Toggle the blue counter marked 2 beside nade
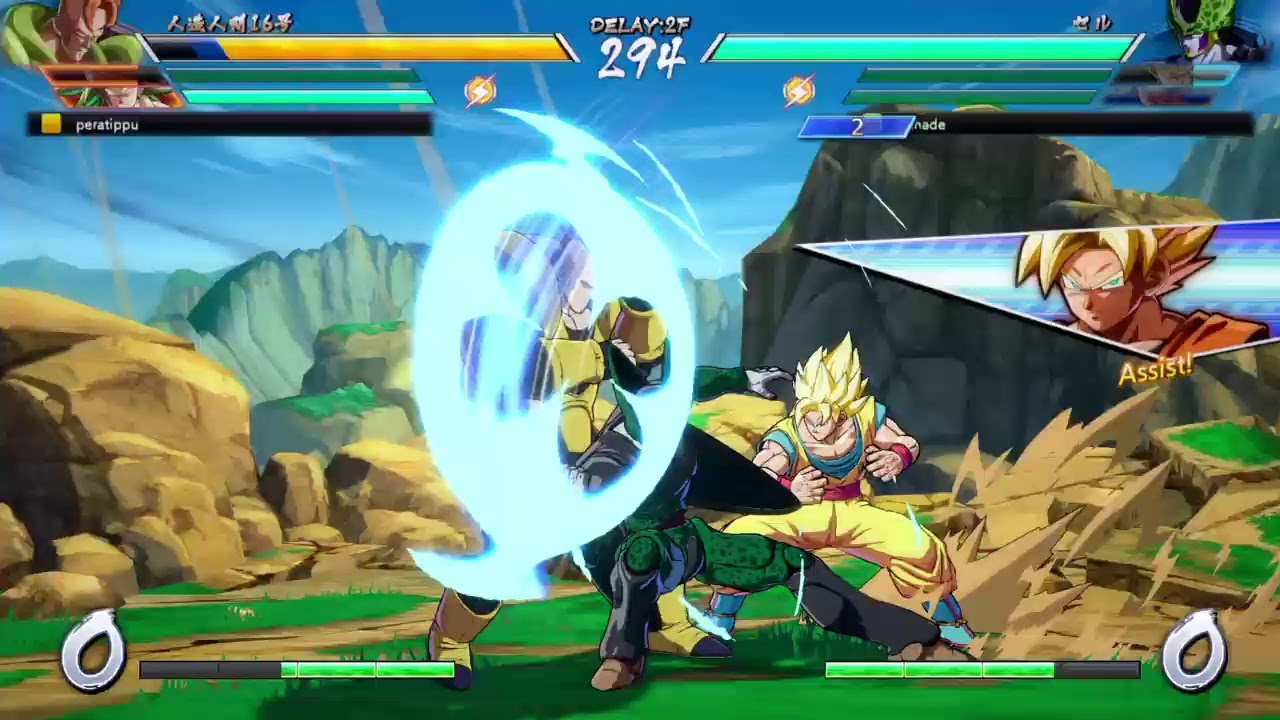Screen dimensions: 1280x720 click(x=855, y=126)
